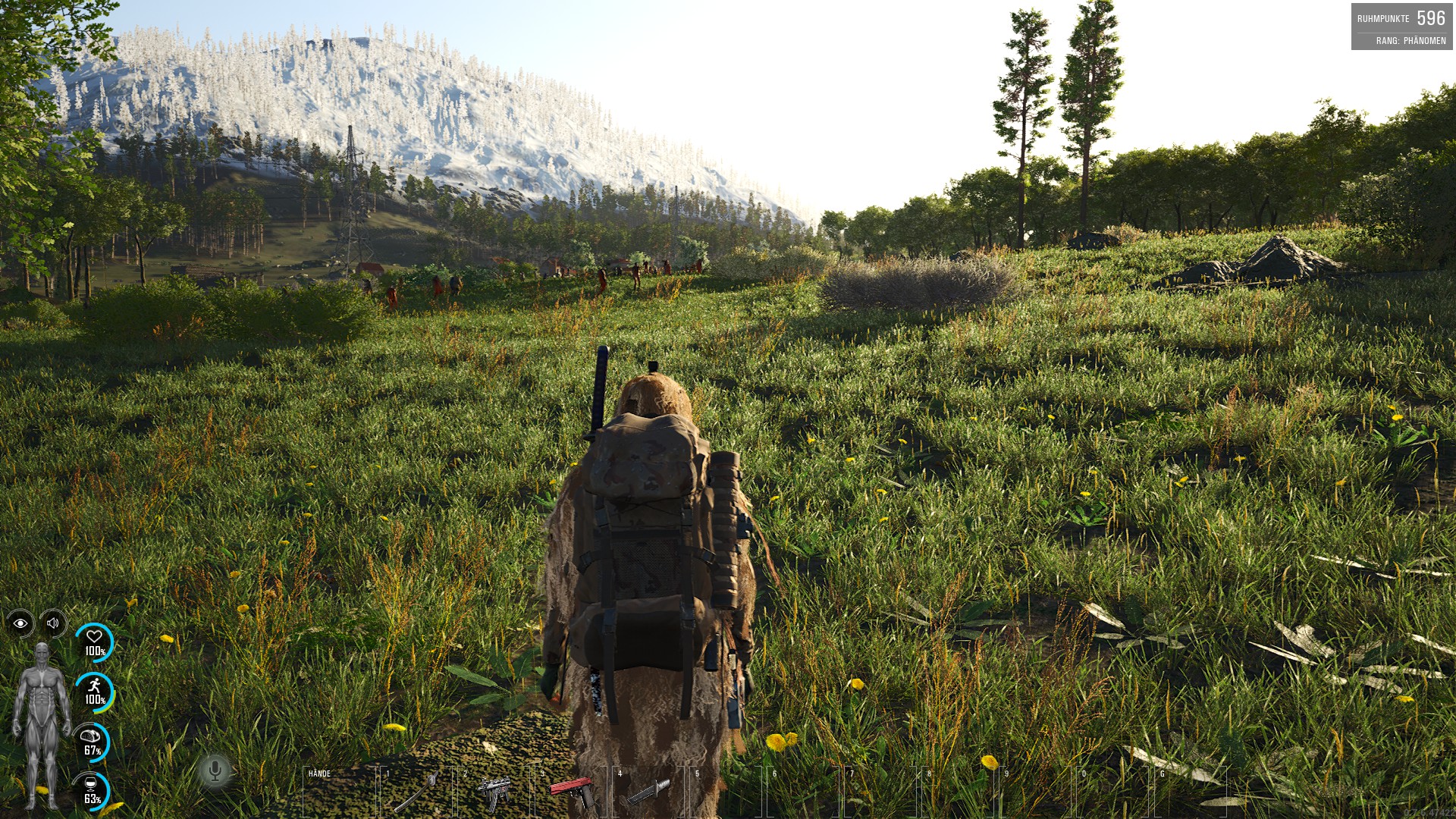Equip the combat knife in slot 4
Image resolution: width=1456 pixels, height=819 pixels.
649,792
